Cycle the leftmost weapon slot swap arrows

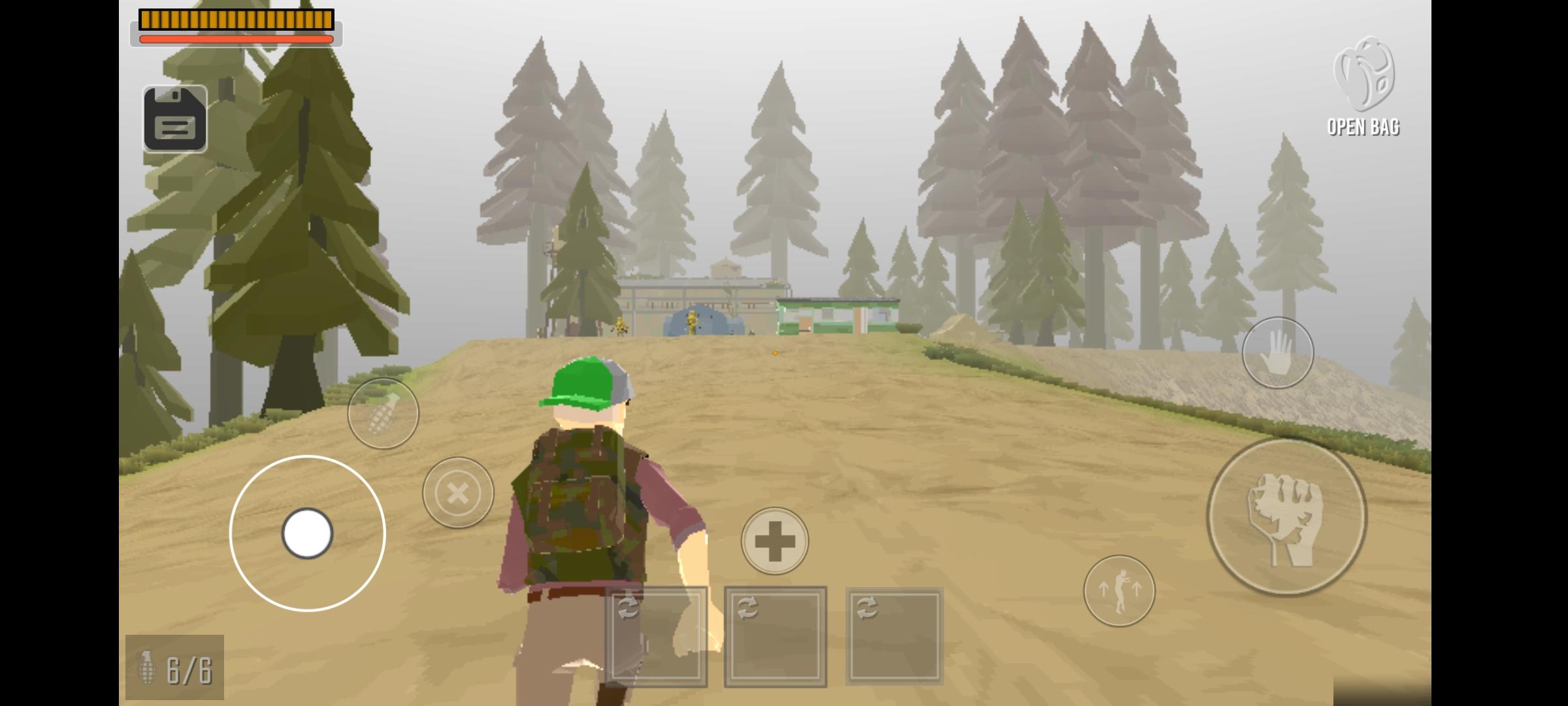[627, 608]
